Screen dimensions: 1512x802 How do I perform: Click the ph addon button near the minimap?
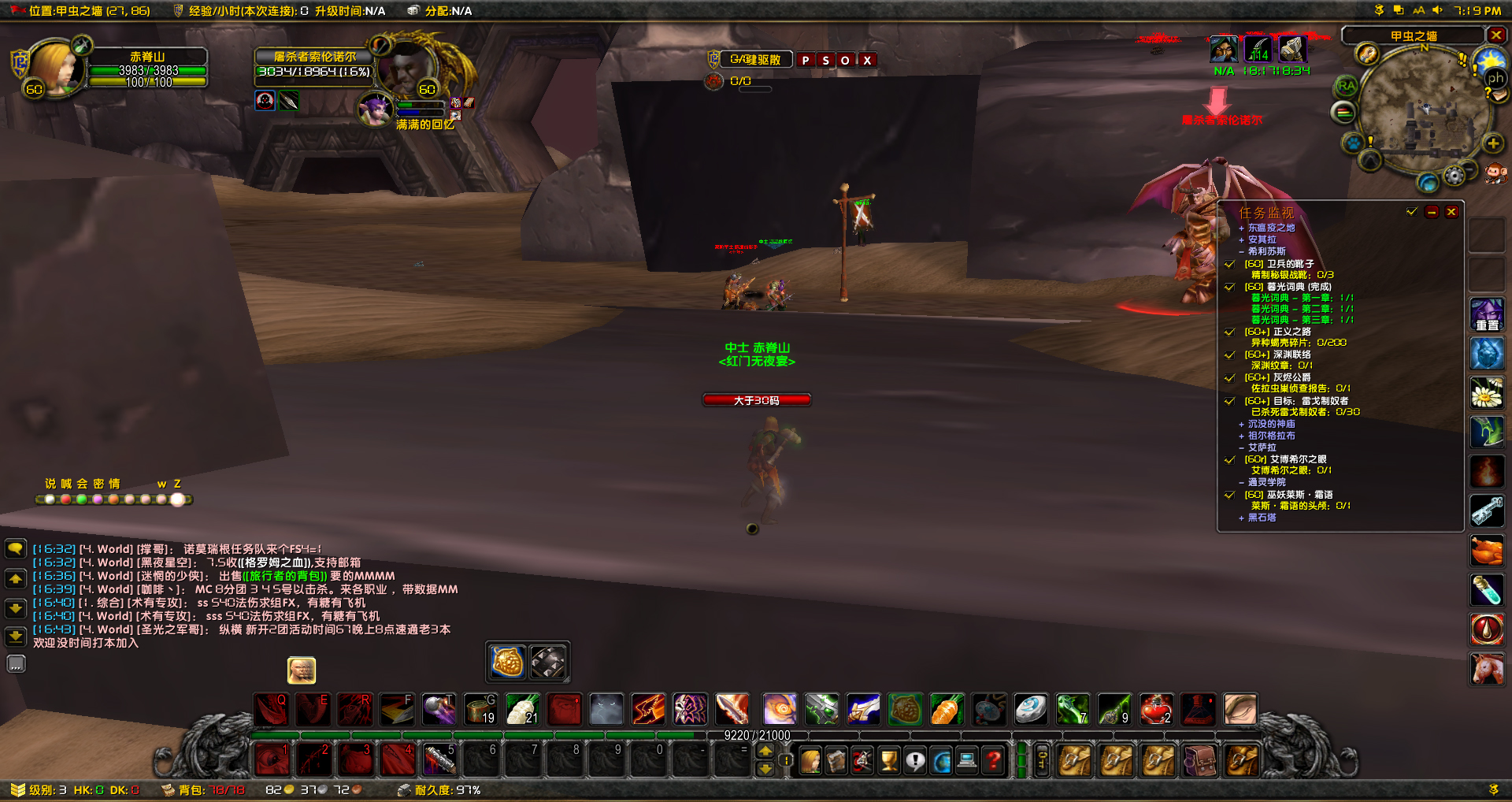1495,78
